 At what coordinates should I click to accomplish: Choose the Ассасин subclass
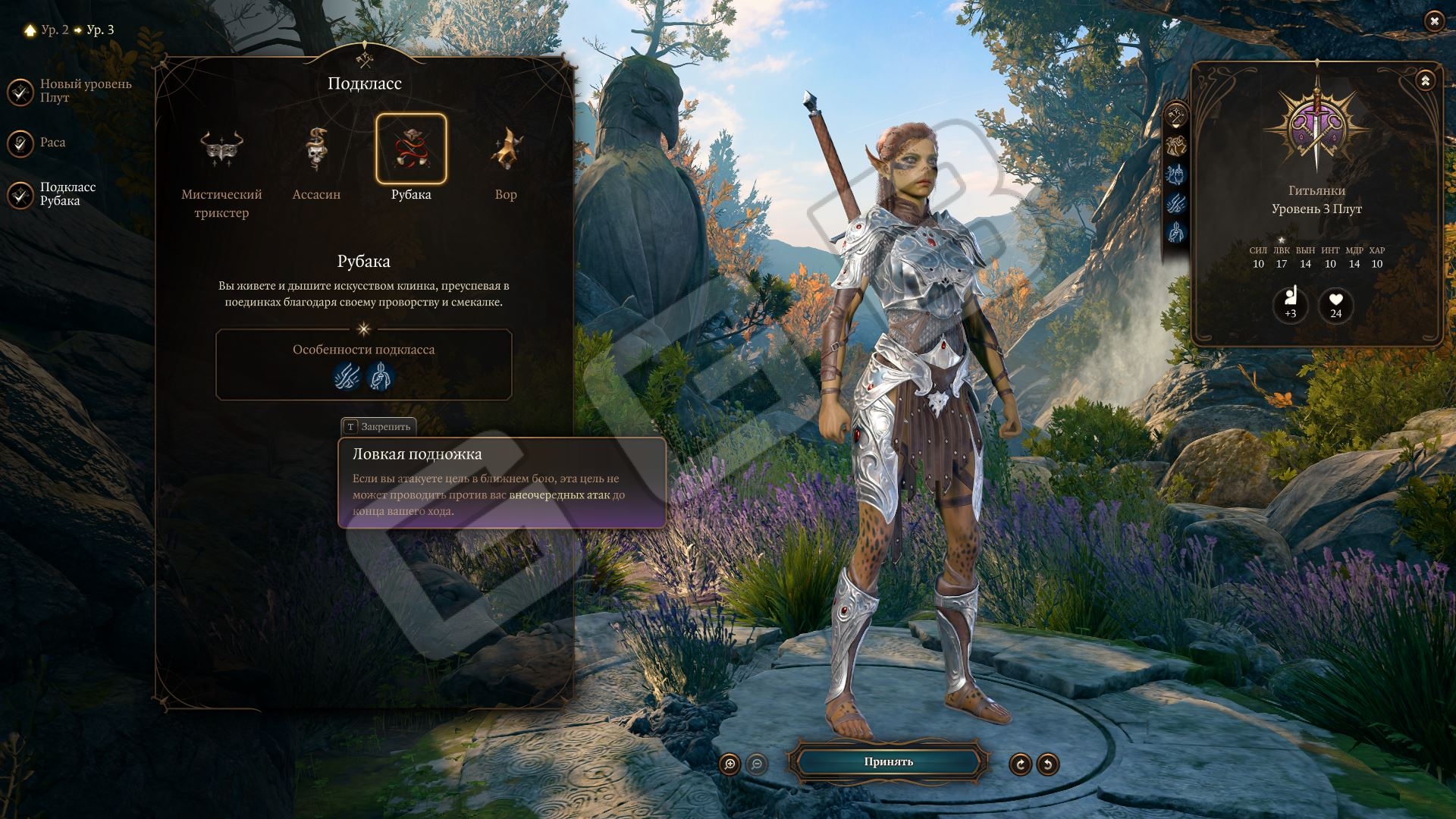[x=316, y=149]
